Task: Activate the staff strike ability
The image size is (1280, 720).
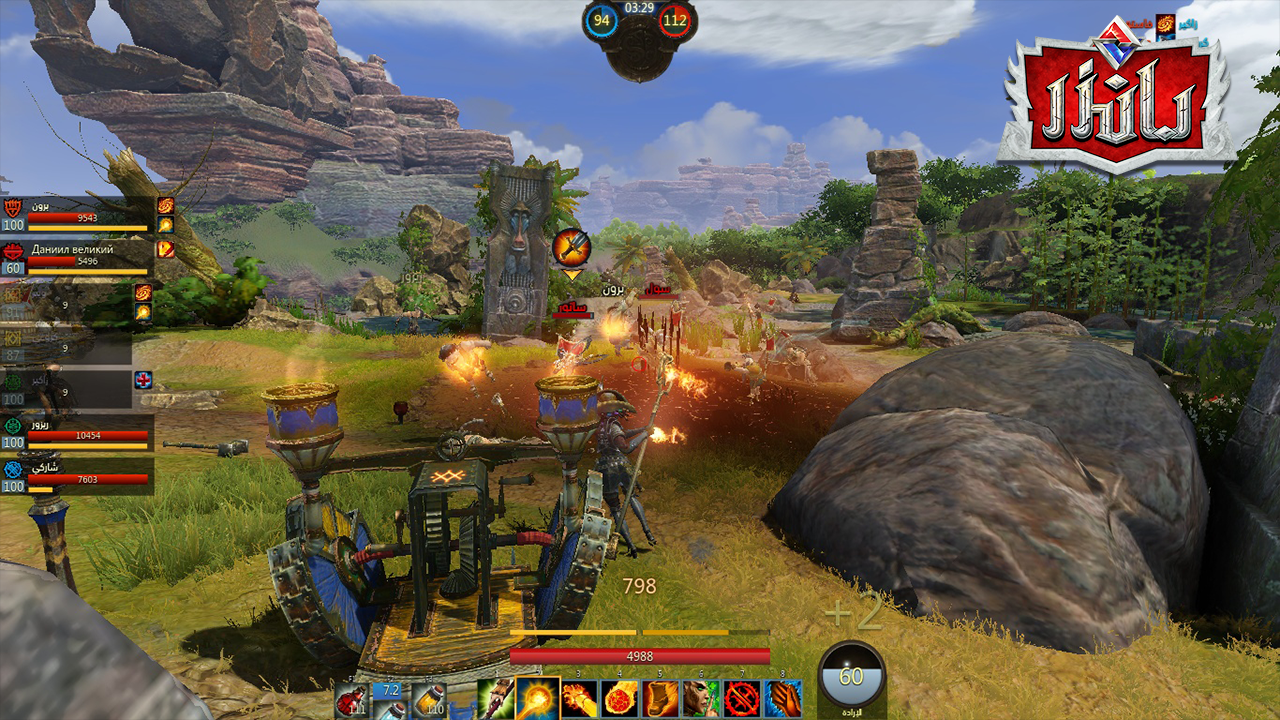Action: point(495,698)
